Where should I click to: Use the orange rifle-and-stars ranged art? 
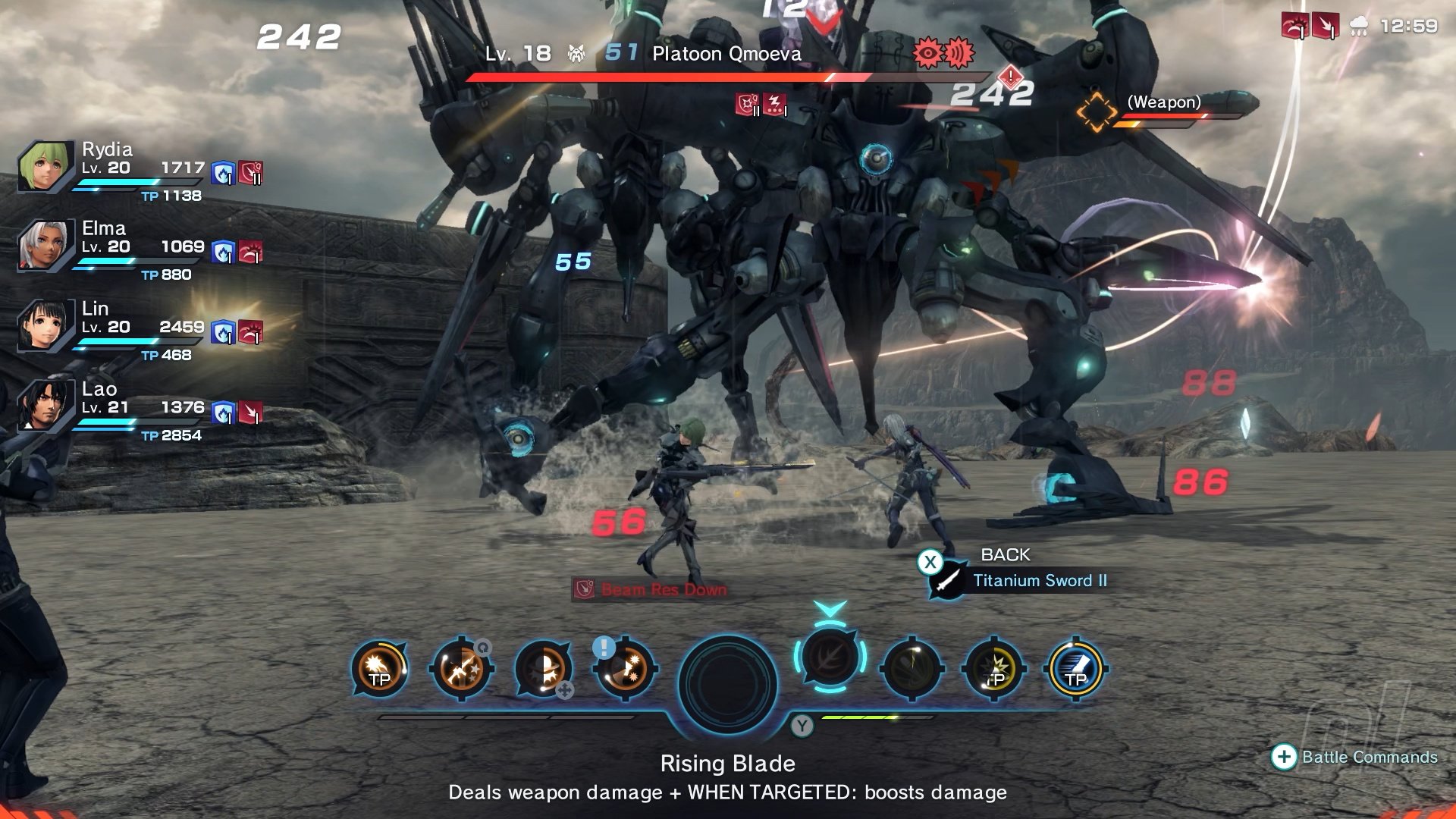tap(461, 669)
